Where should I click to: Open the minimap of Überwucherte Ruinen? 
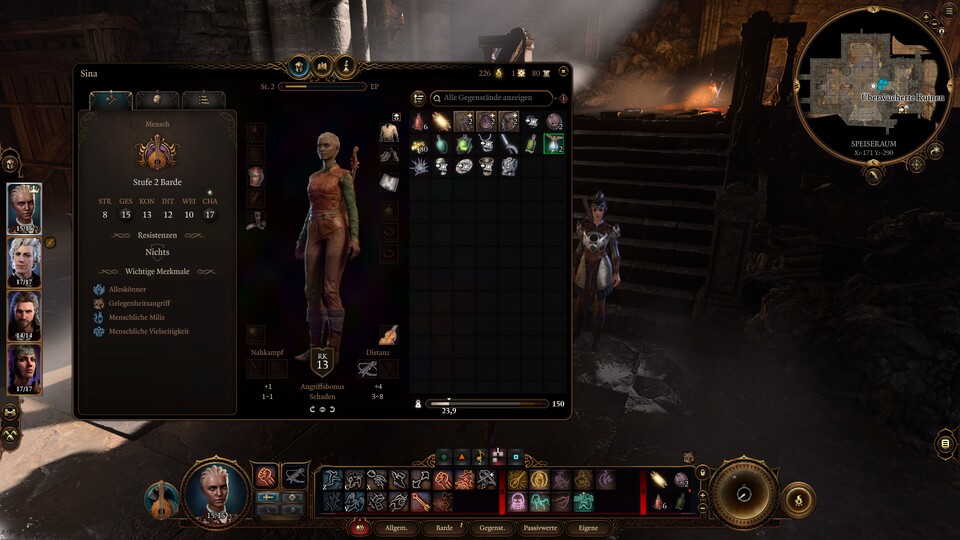(876, 80)
